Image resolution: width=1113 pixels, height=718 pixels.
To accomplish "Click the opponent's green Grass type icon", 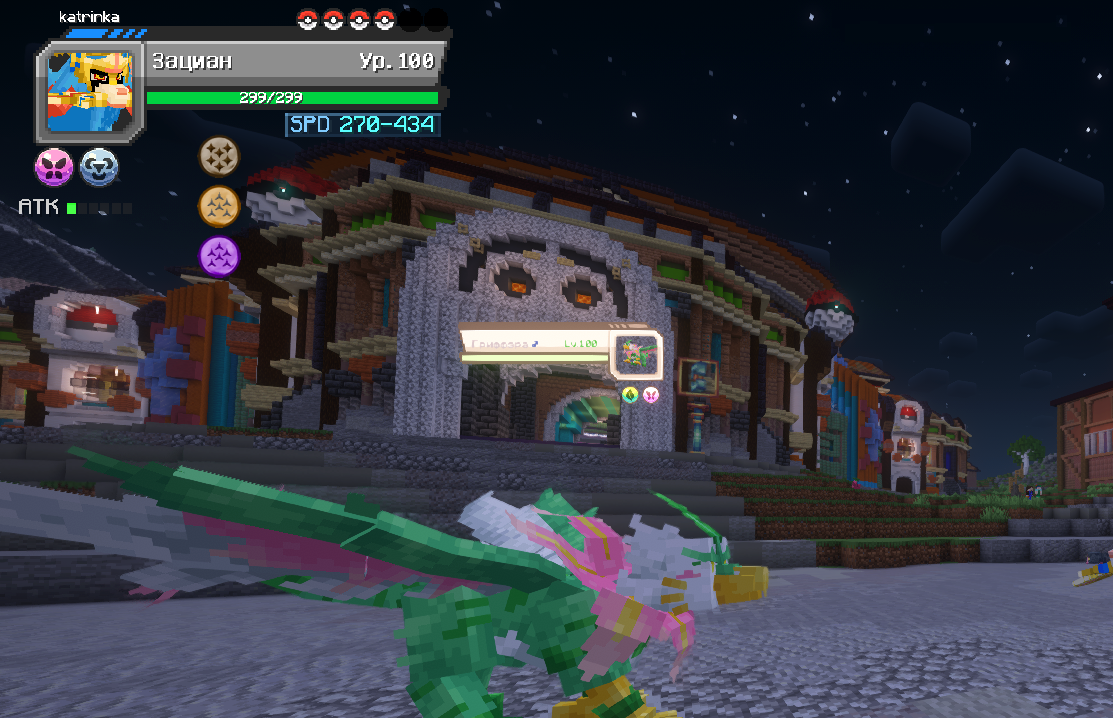I will coord(630,395).
